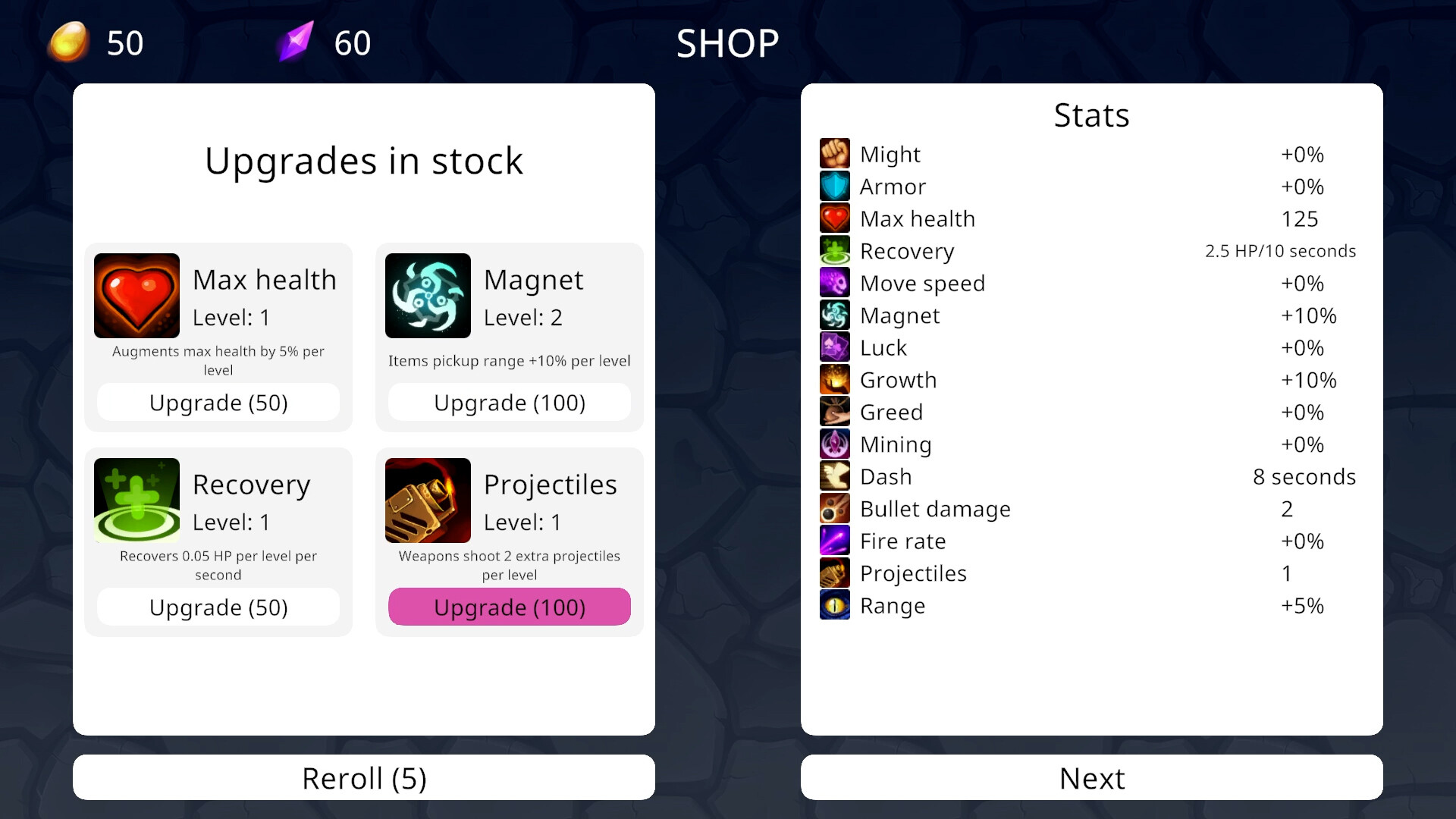Screen dimensions: 1456x819
Task: Select the Max health heart icon
Action: 136,296
